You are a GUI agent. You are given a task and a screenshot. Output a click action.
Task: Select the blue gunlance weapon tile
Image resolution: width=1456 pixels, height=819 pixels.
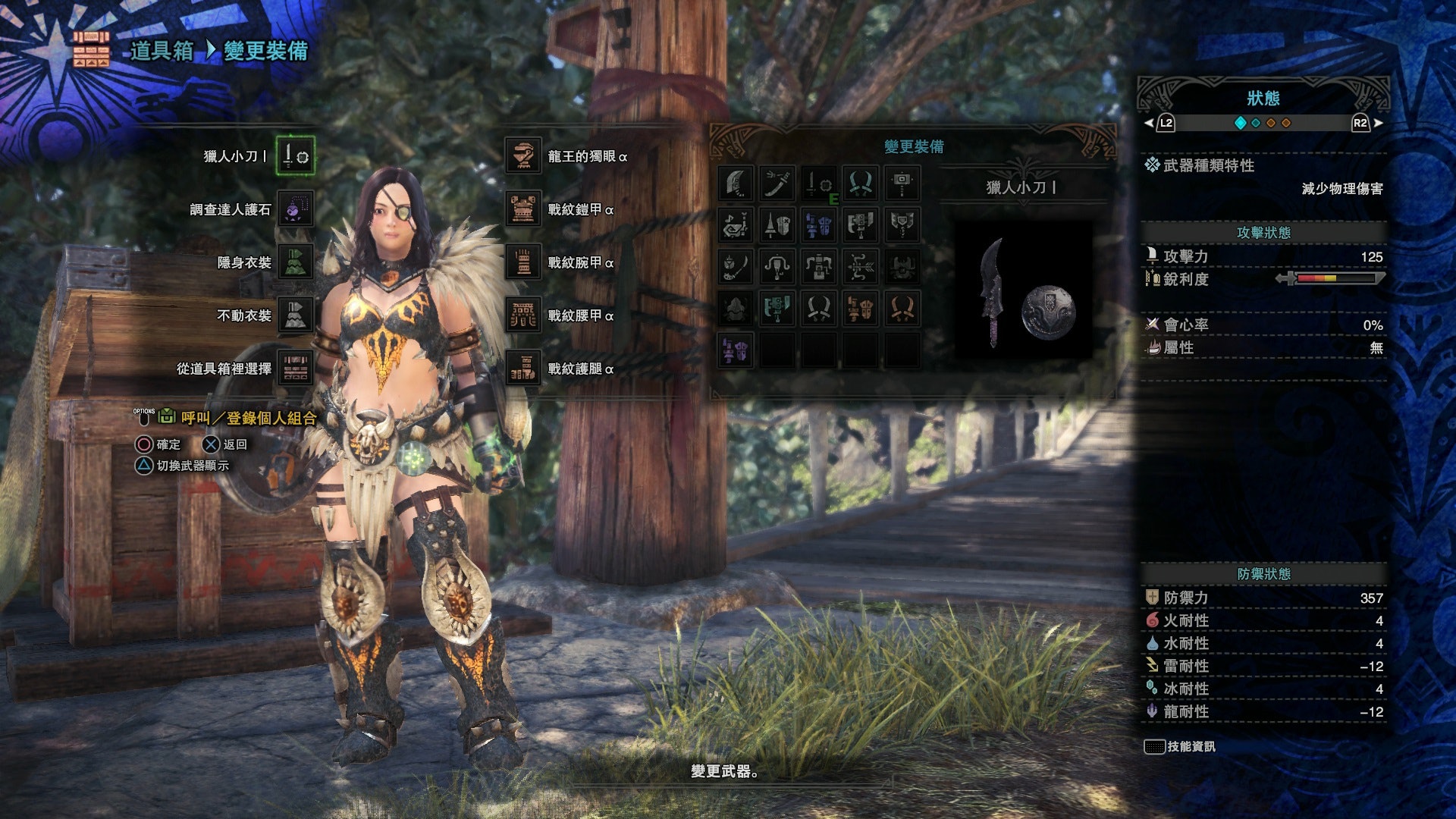tap(819, 225)
